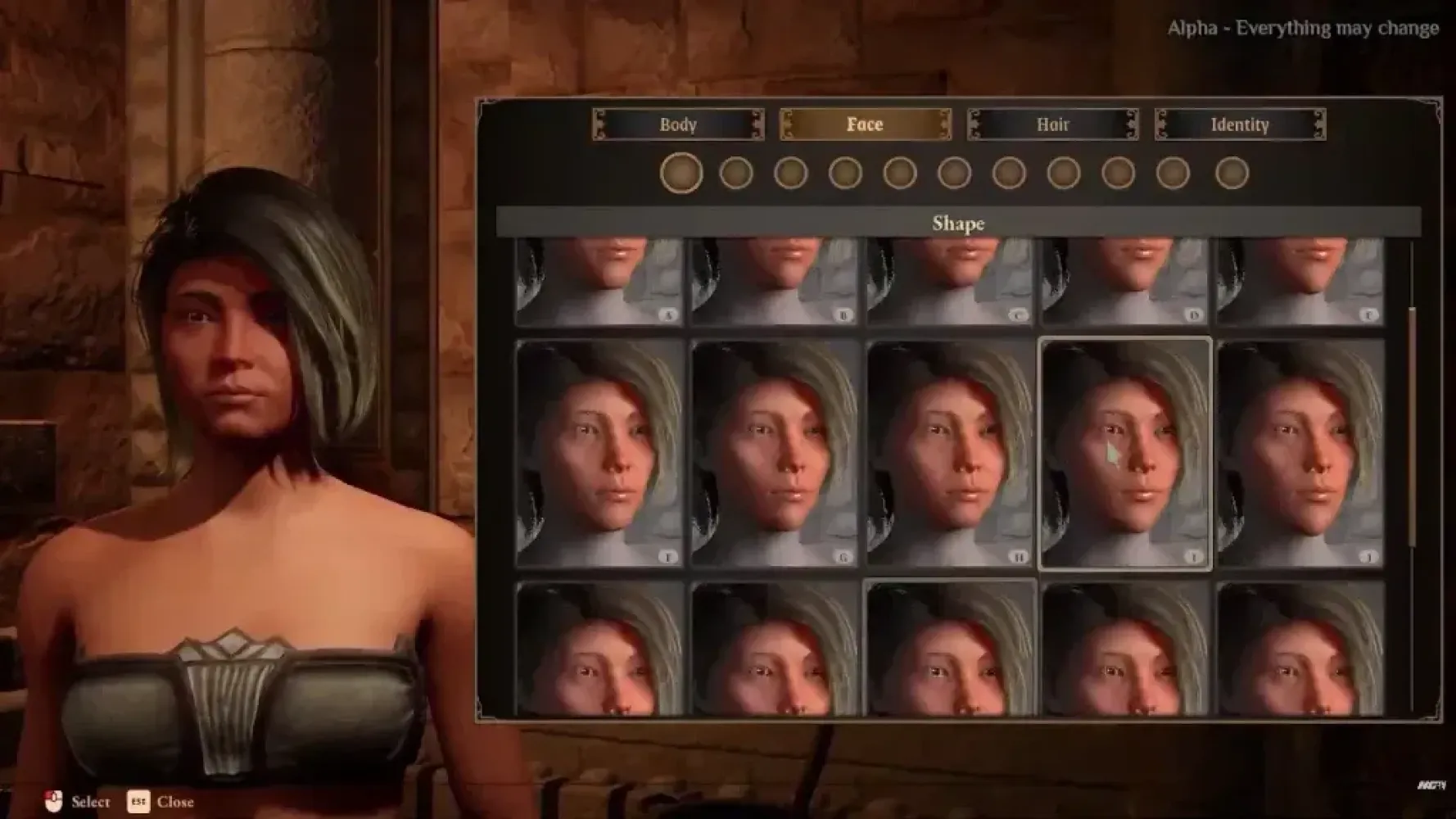Click the face shape list scrollbar

1412,426
